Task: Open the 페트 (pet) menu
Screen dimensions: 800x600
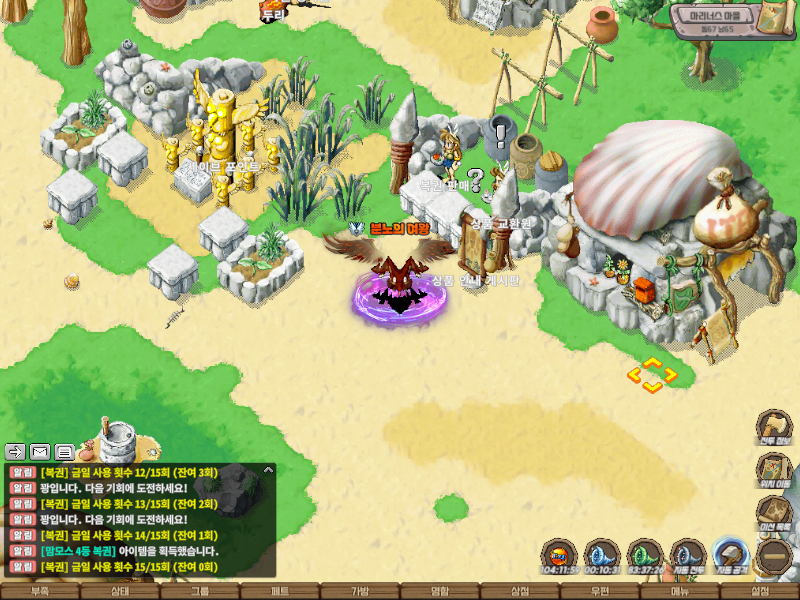Action: (280, 591)
